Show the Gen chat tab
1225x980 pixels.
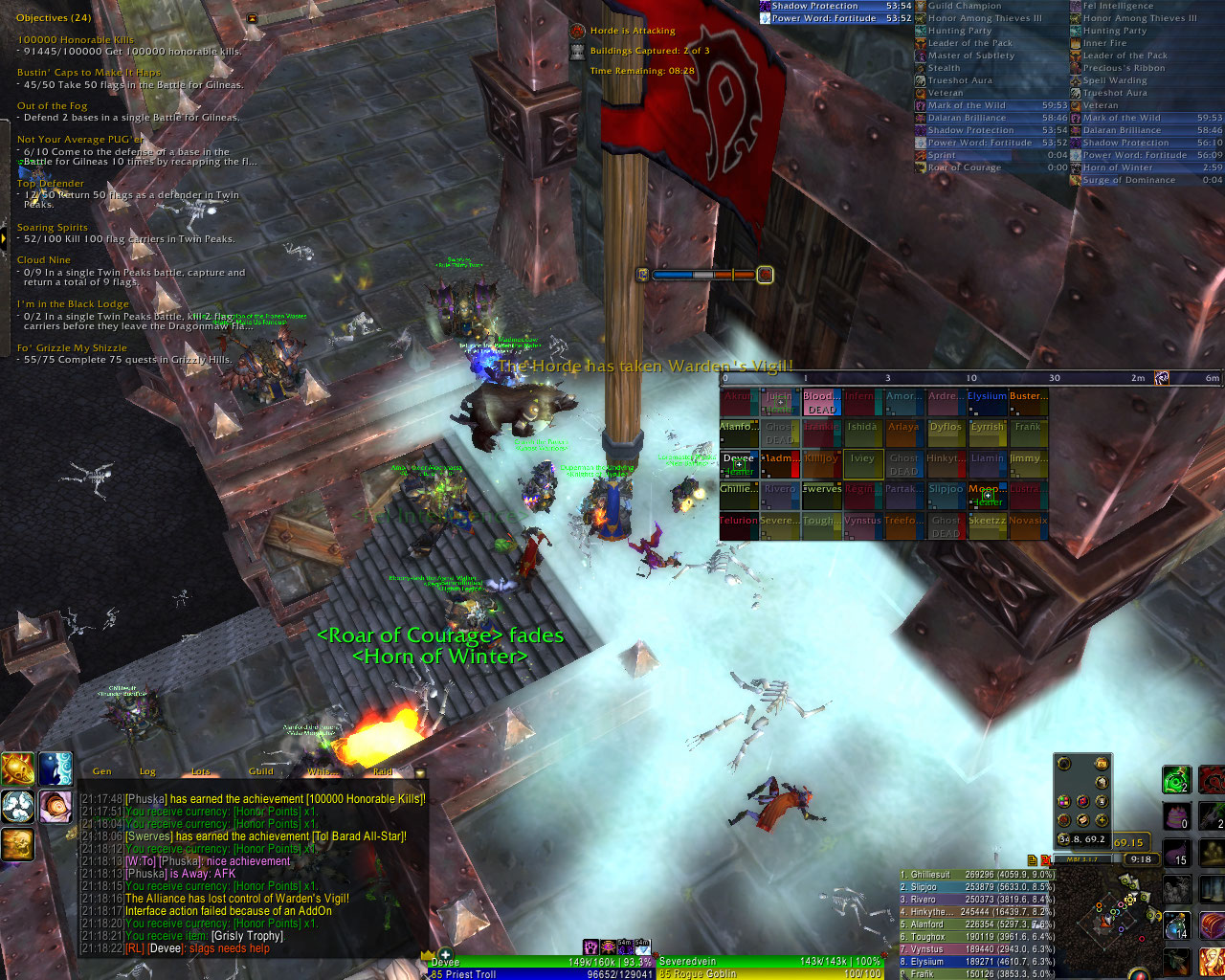101,771
